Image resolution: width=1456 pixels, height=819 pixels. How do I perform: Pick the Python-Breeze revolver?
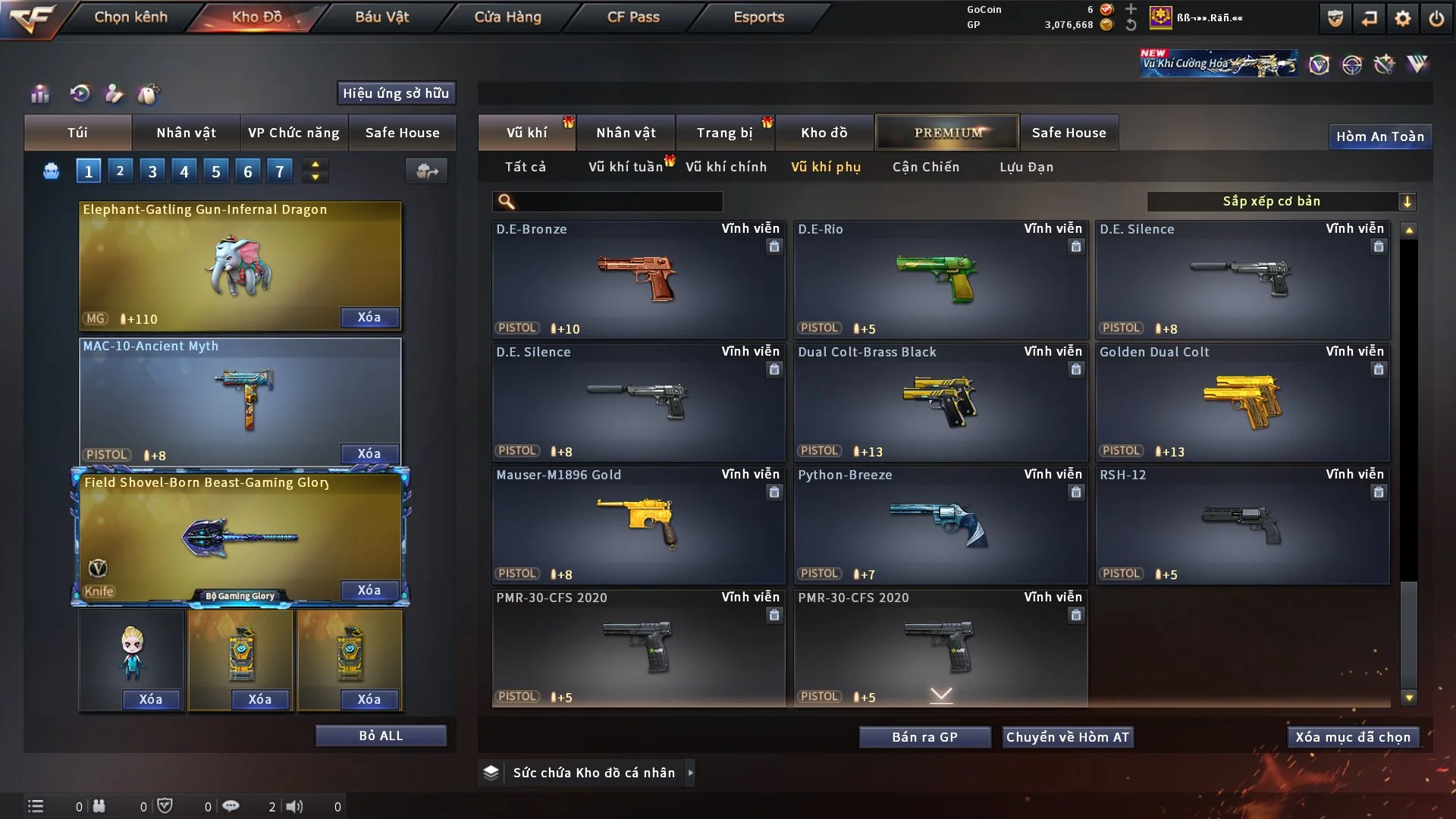coord(940,525)
